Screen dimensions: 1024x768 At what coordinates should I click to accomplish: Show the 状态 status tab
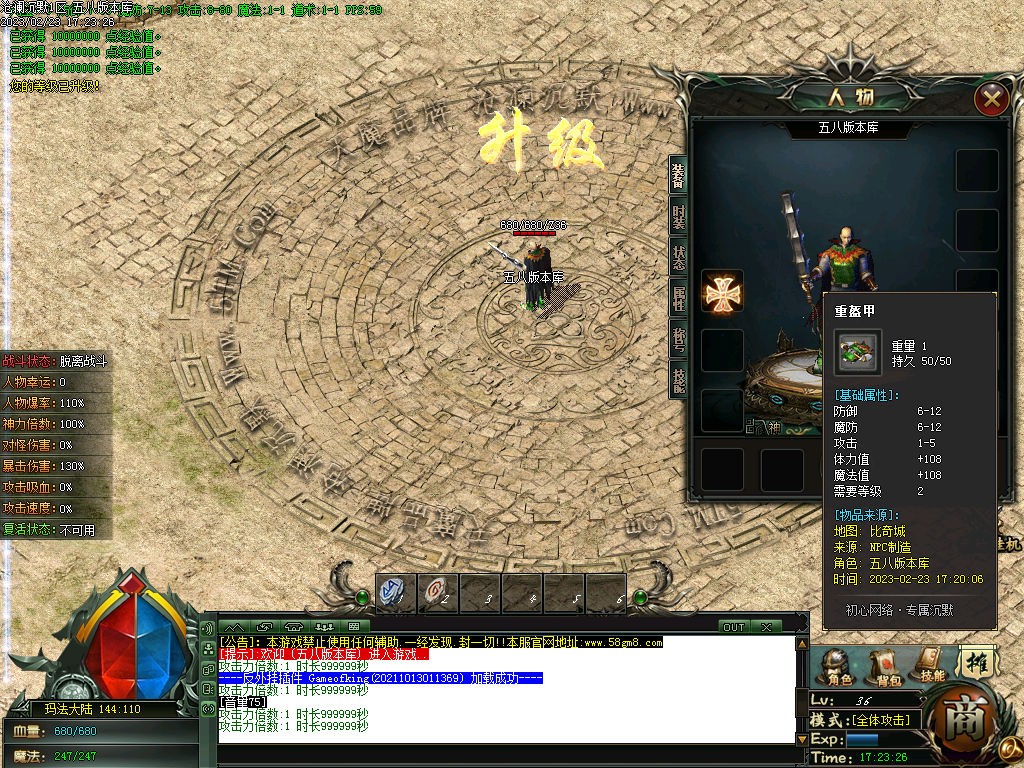click(x=679, y=256)
